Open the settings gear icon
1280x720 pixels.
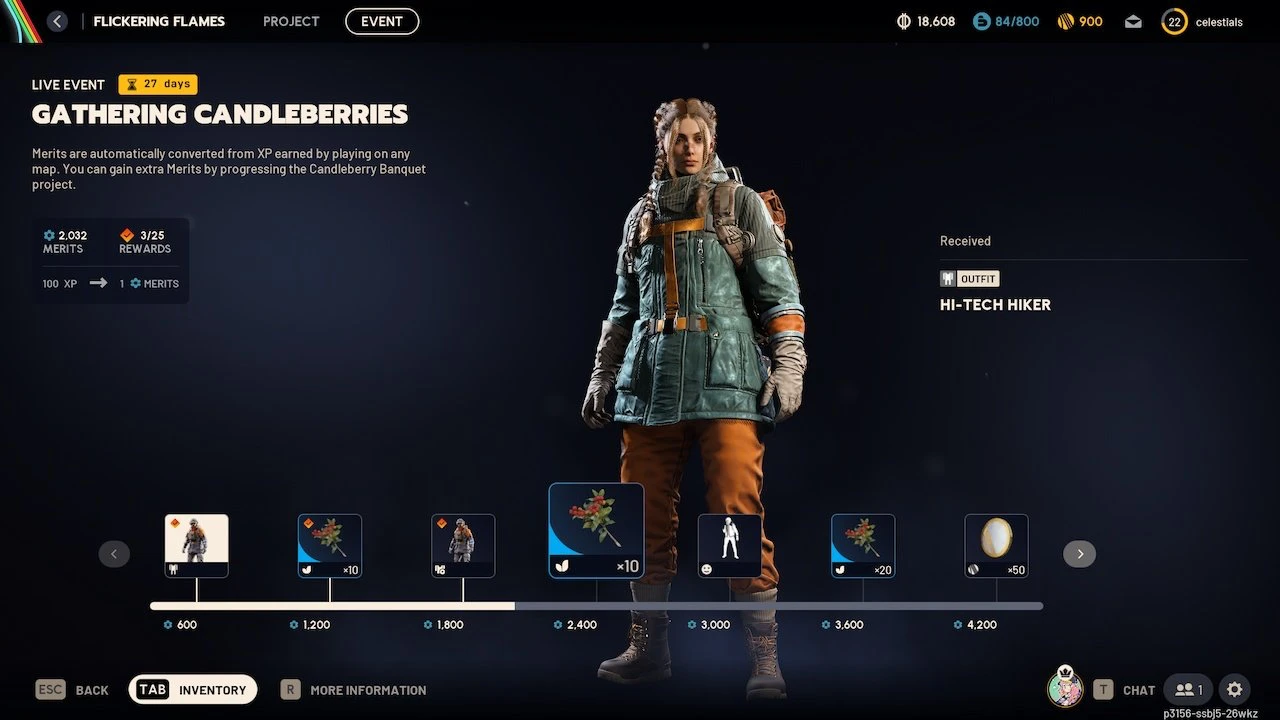click(x=1235, y=689)
